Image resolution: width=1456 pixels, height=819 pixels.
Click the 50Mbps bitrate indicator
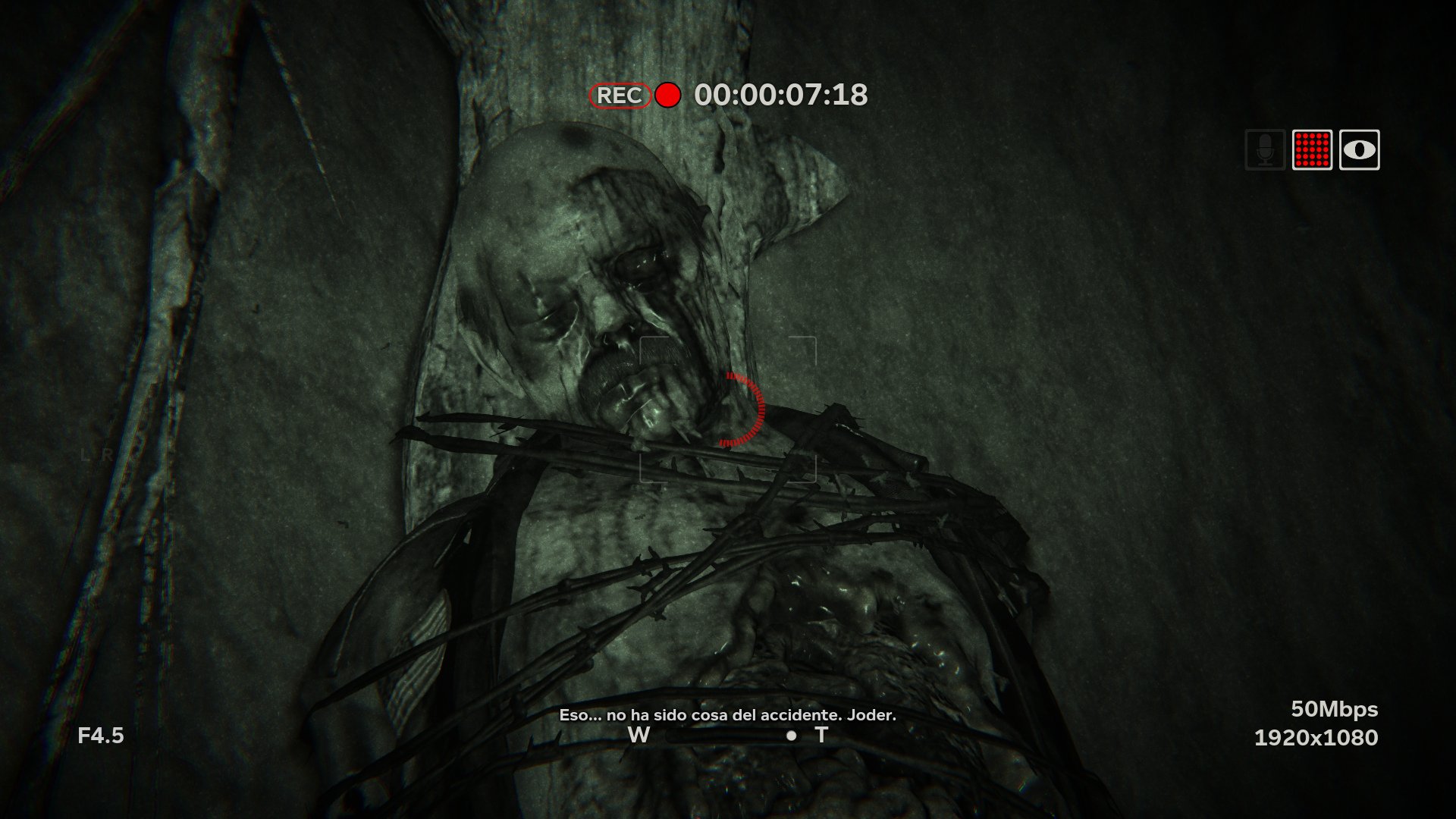[x=1335, y=710]
